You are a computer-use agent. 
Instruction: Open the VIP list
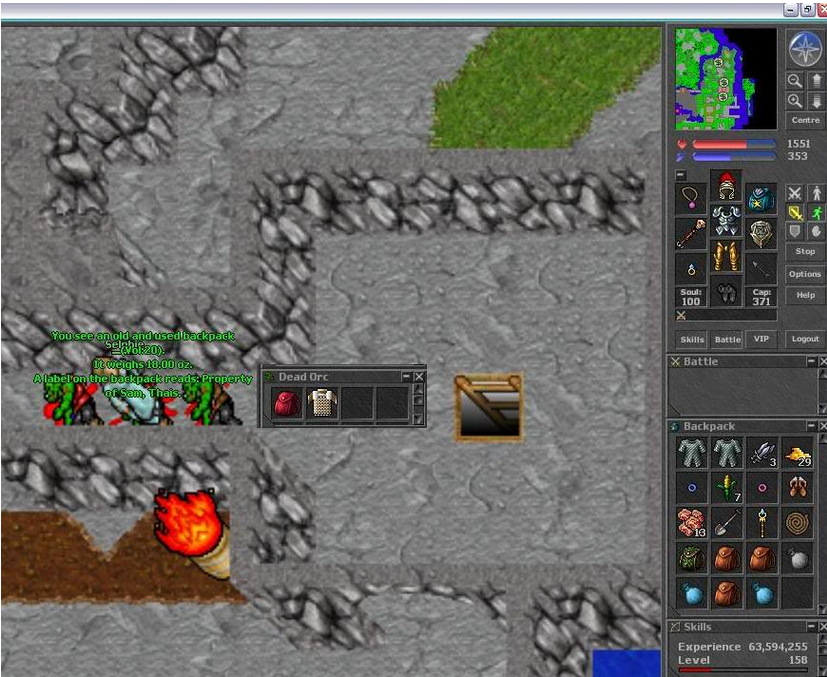tap(762, 340)
